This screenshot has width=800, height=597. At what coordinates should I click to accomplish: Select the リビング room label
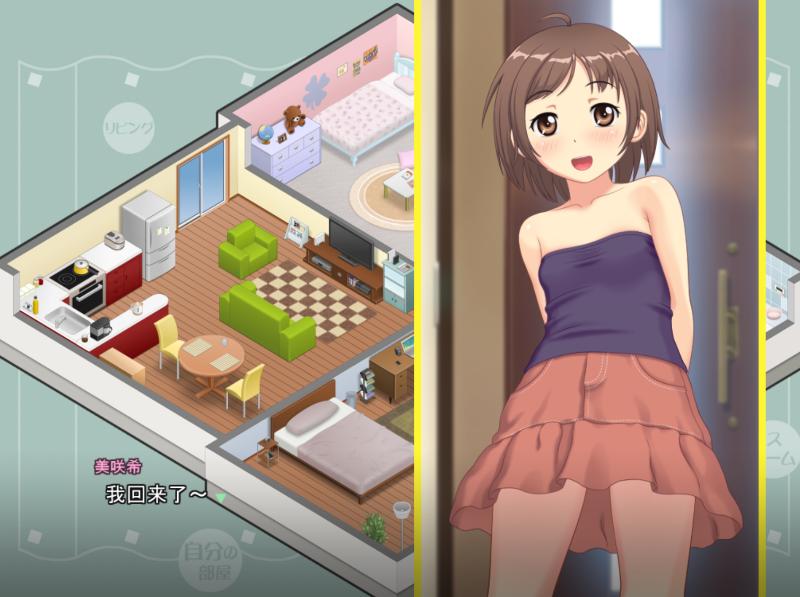point(128,128)
